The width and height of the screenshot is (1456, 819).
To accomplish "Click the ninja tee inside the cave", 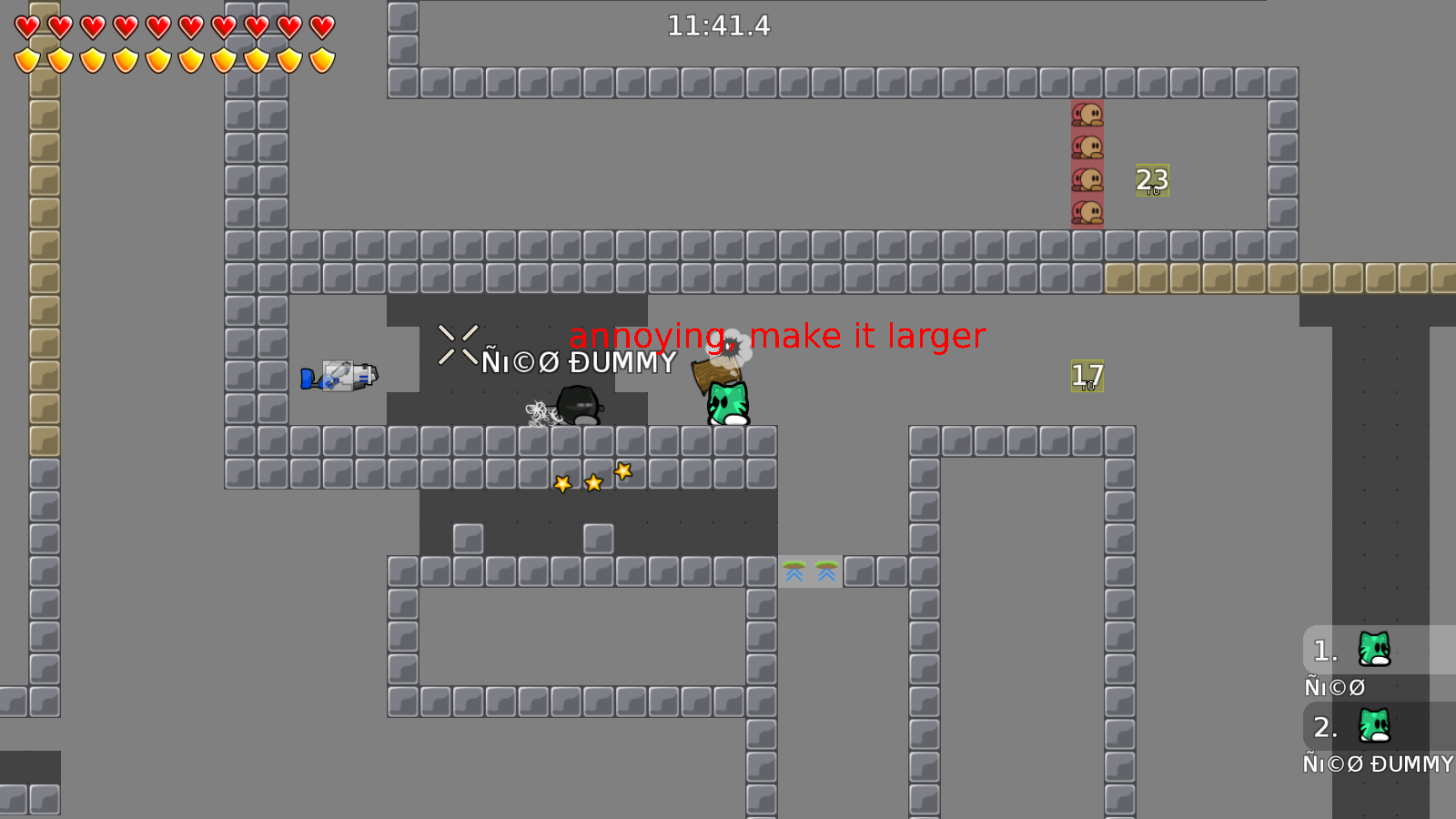I will (x=576, y=405).
